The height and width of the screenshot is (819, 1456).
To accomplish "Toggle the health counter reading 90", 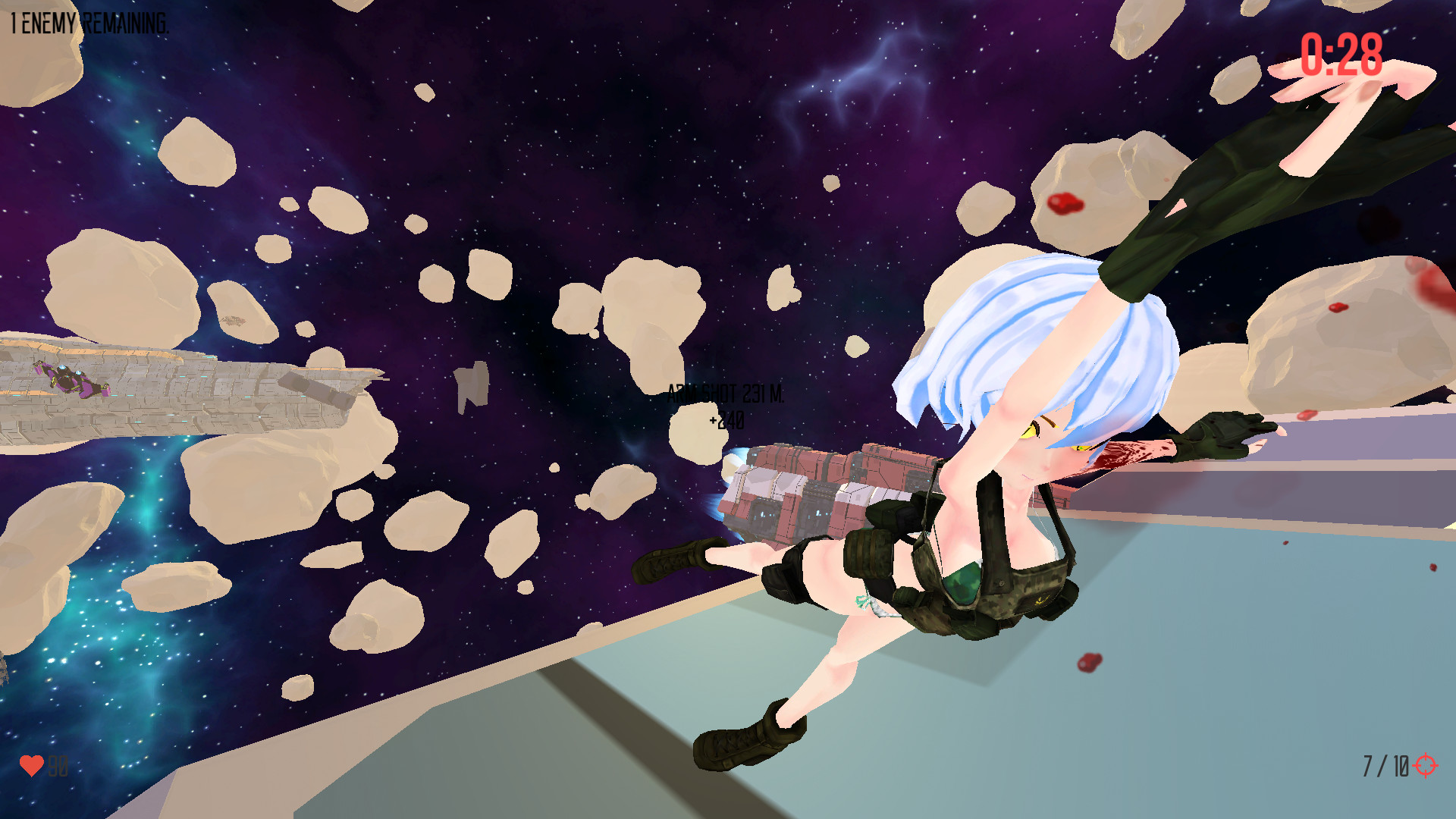I will click(x=56, y=765).
